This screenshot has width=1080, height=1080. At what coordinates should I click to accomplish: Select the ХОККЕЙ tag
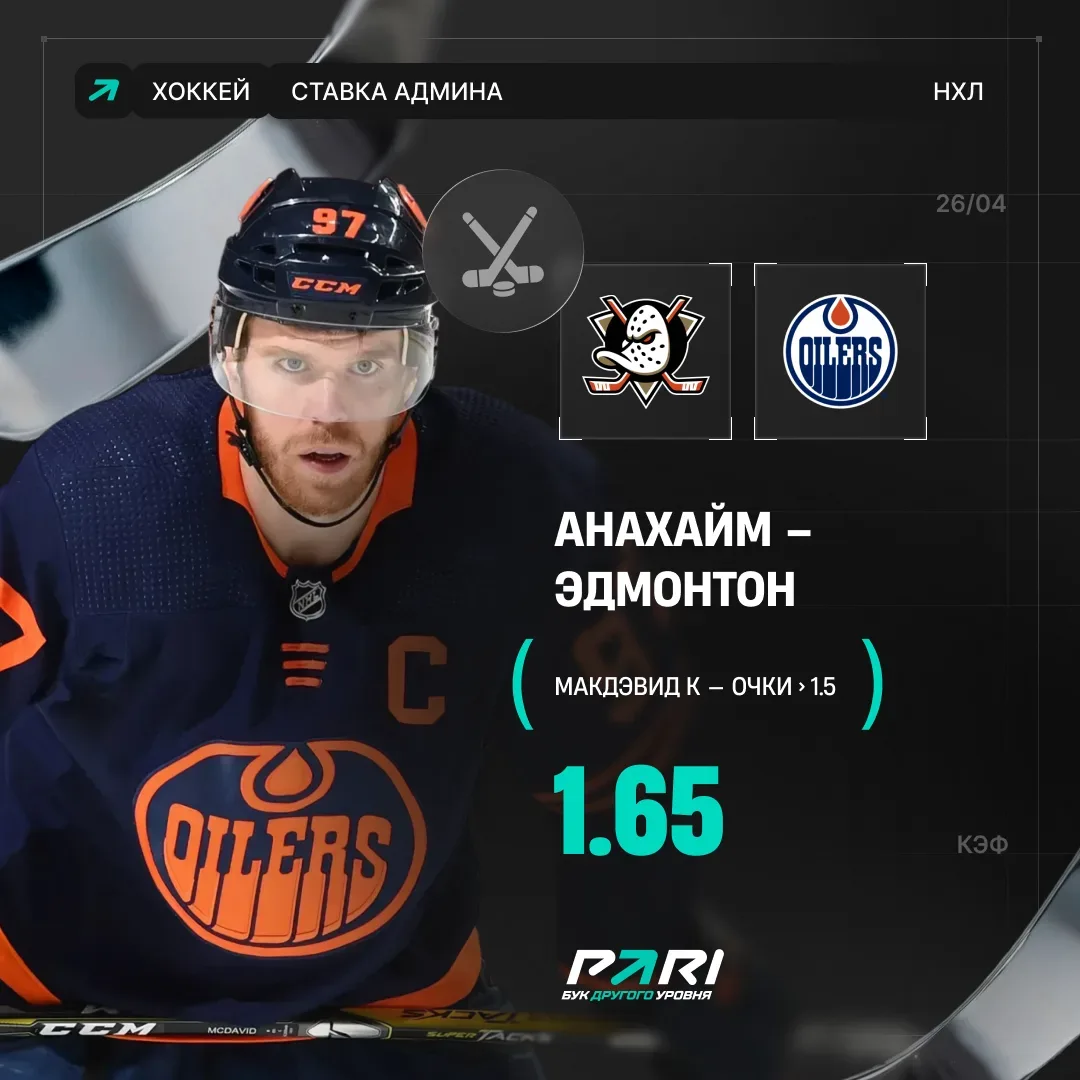coord(200,92)
